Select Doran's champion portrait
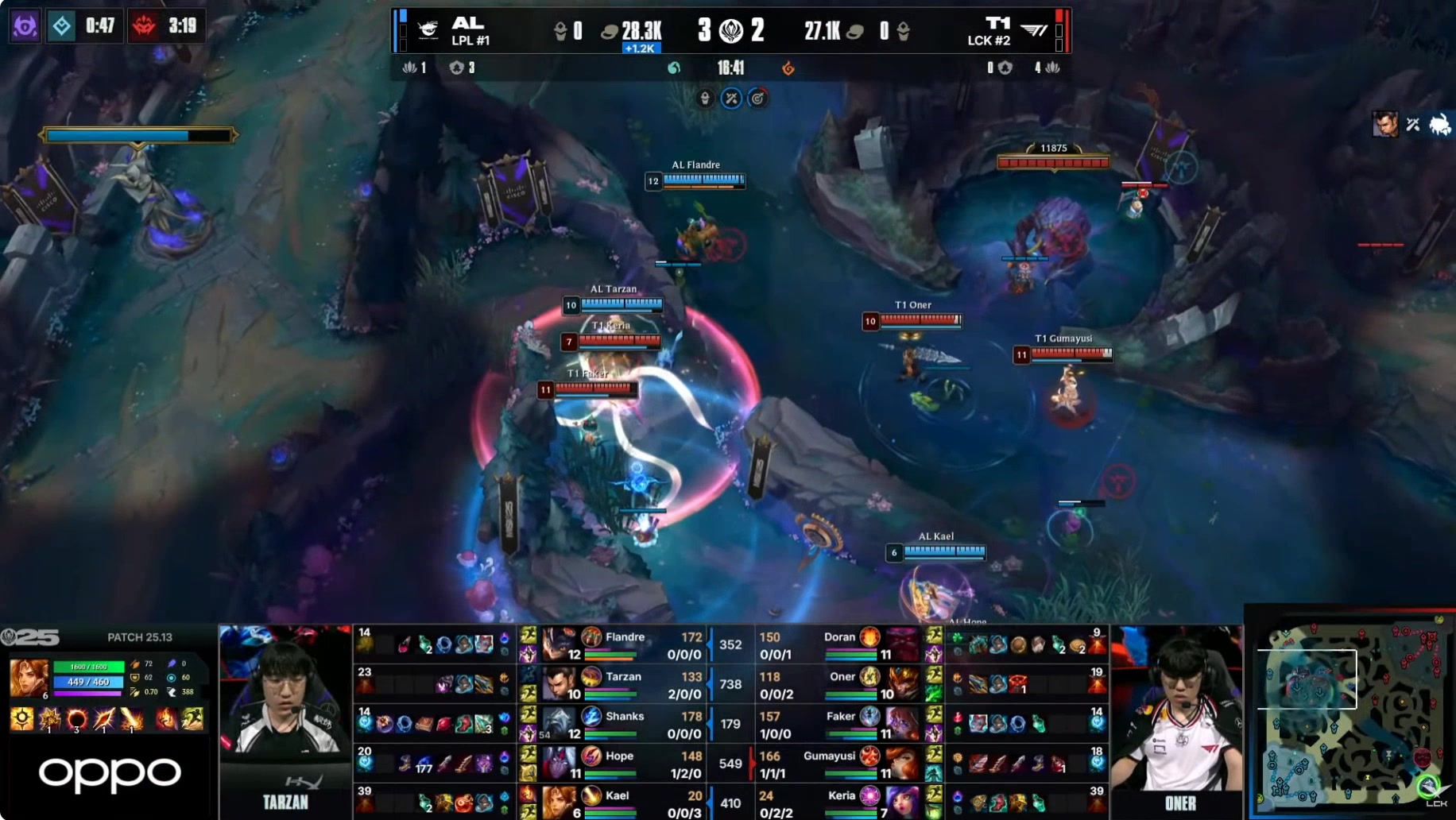This screenshot has height=820, width=1456. tap(902, 644)
